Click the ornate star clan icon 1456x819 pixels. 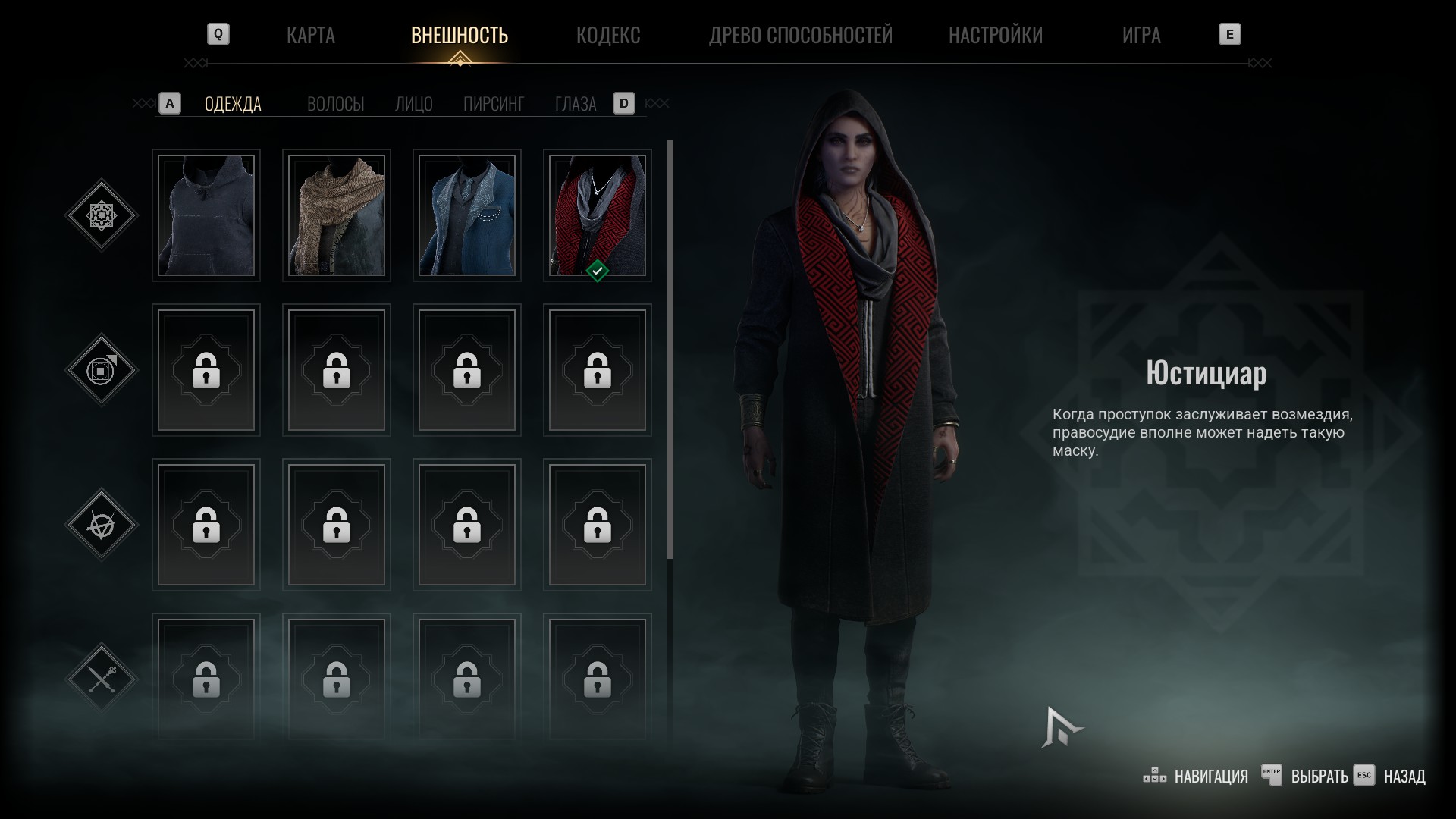point(102,215)
